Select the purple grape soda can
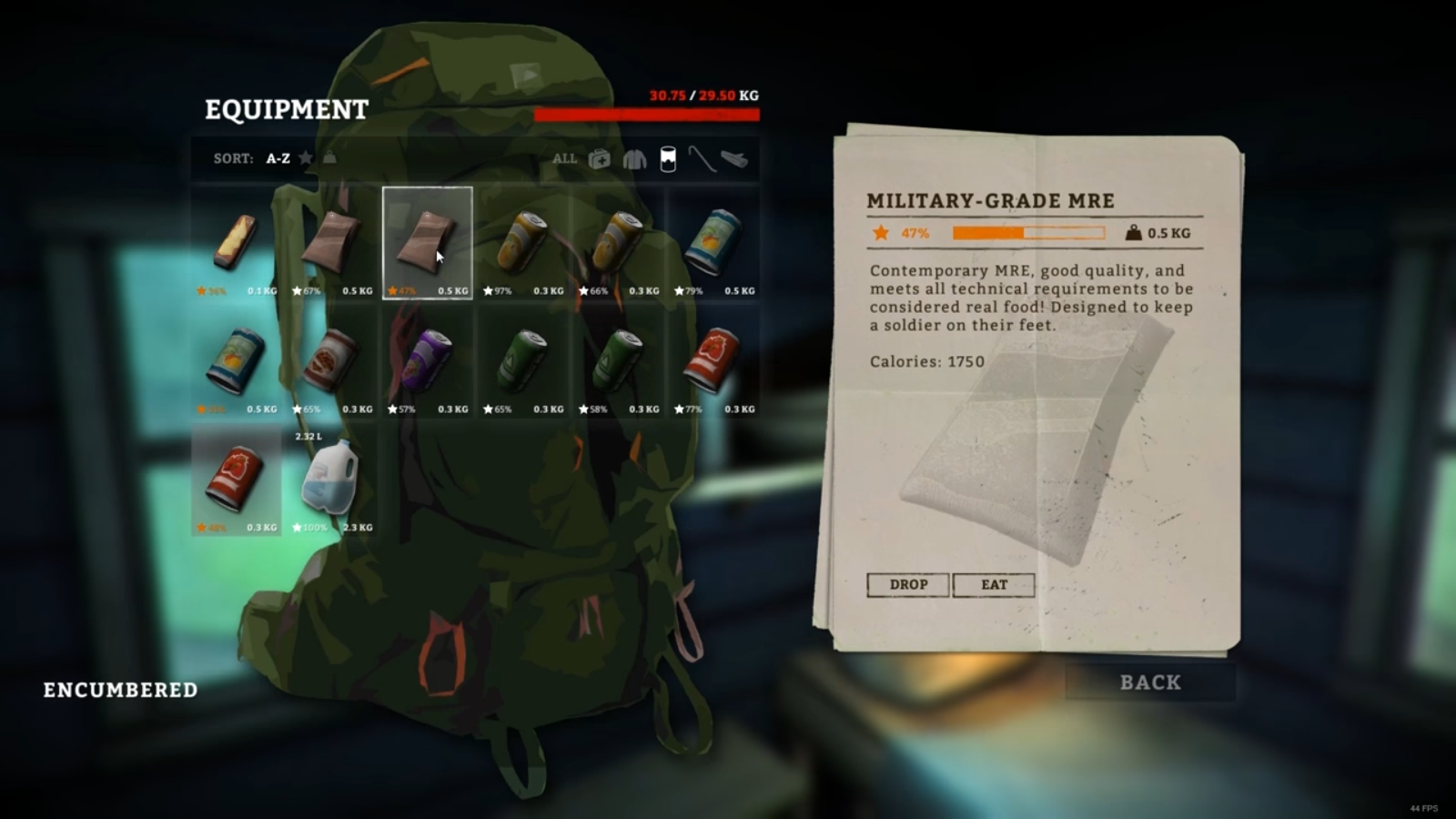 coord(428,361)
